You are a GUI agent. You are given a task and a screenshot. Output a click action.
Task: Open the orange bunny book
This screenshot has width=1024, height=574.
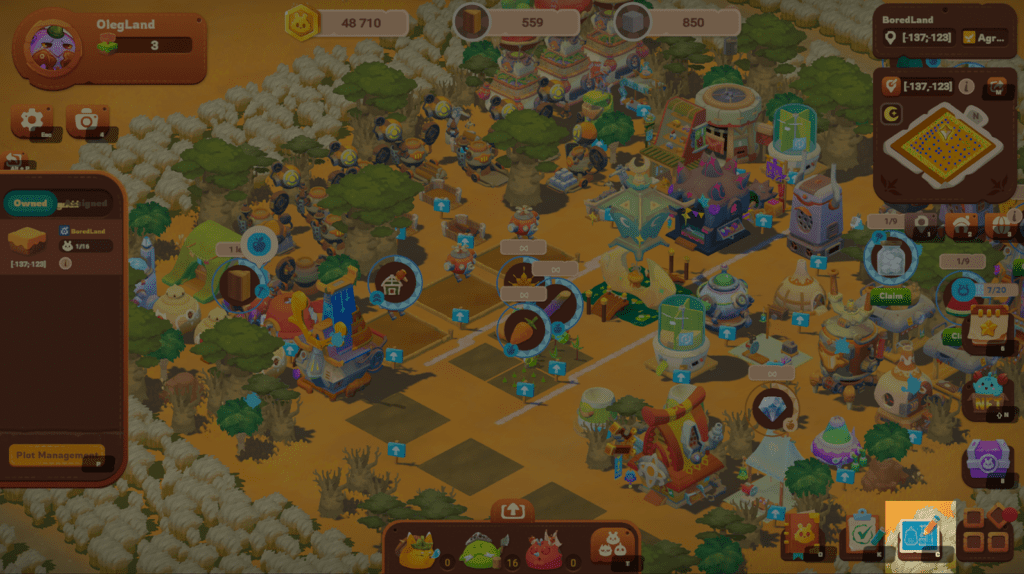coord(803,536)
